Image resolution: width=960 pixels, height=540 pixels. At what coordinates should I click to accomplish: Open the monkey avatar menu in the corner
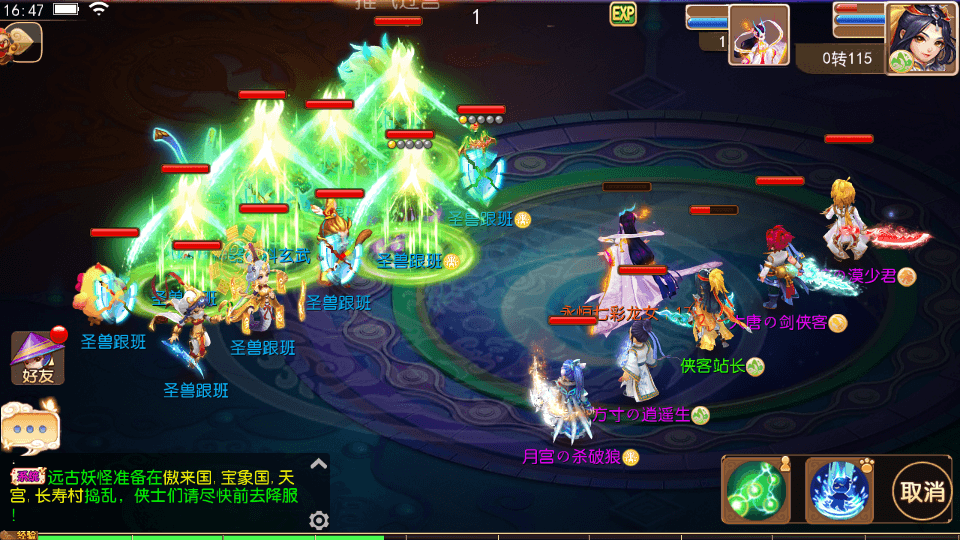coord(18,42)
